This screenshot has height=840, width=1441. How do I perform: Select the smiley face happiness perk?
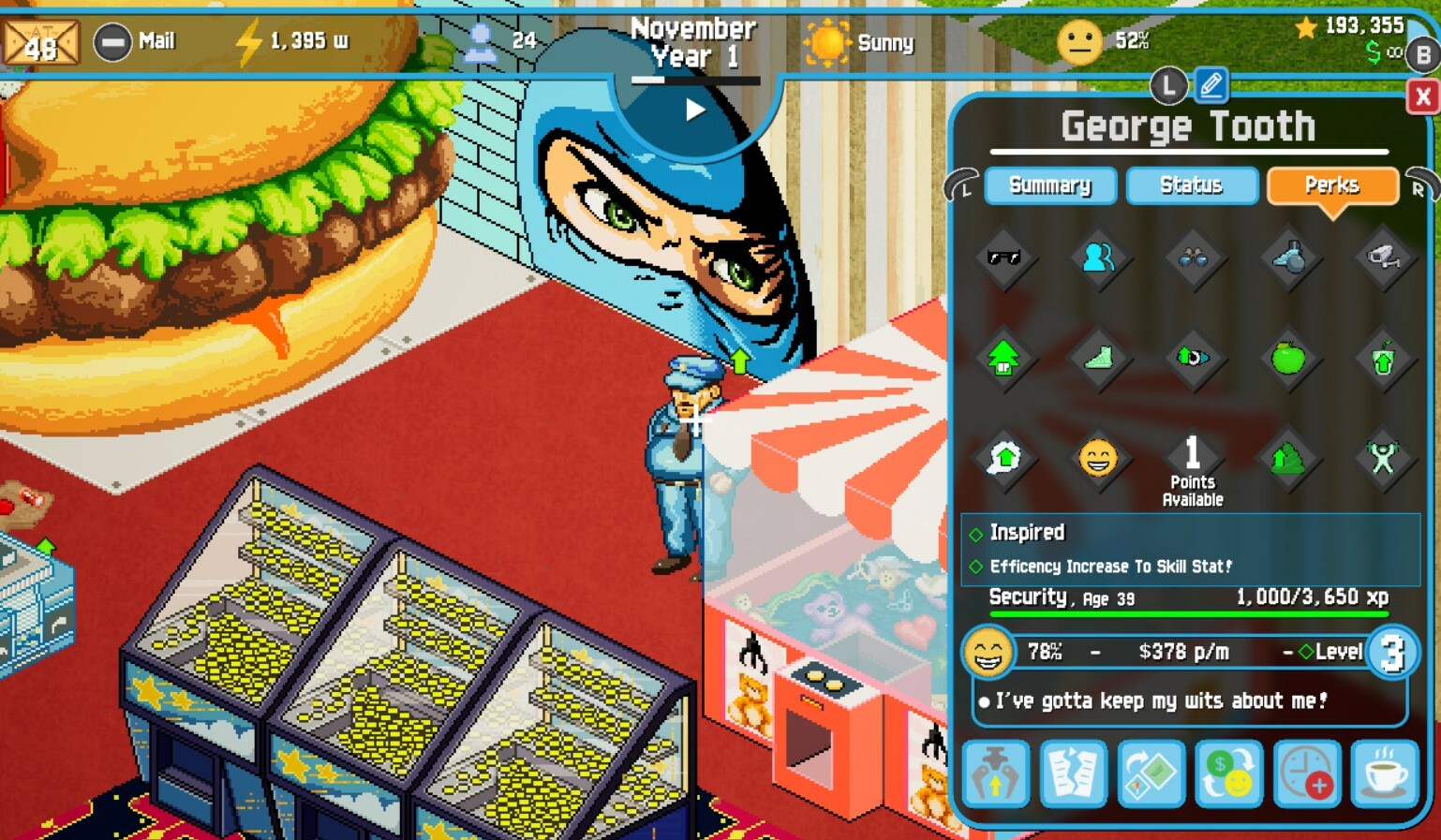pyautogui.click(x=1098, y=459)
